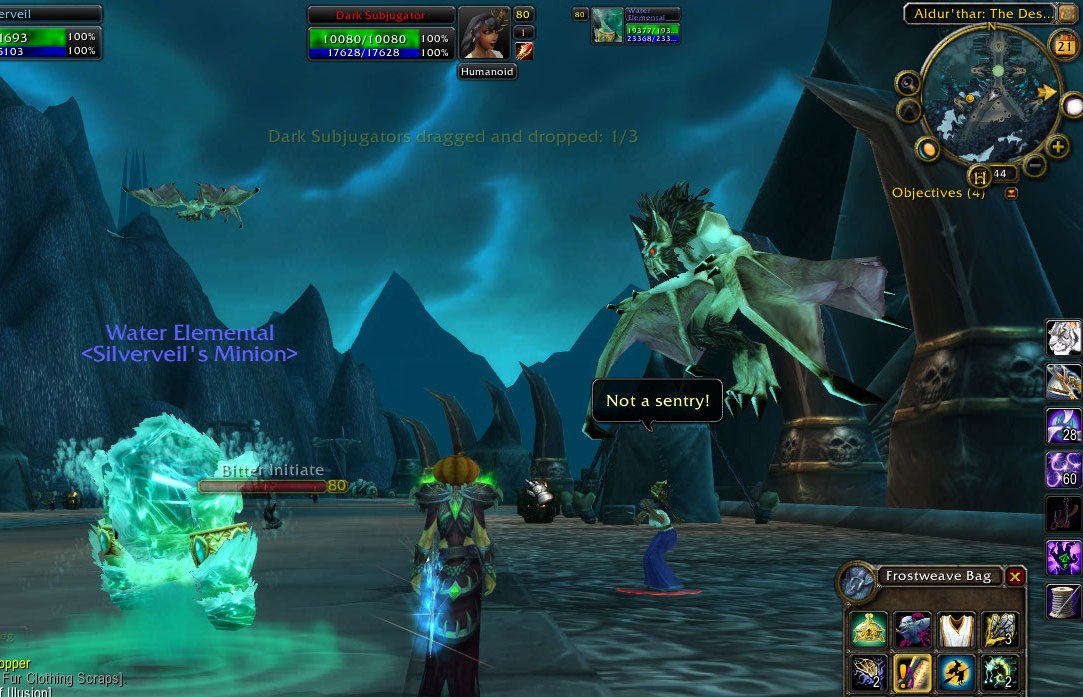Click the exclamation mark scroll bag item
This screenshot has width=1083, height=697.
(912, 672)
